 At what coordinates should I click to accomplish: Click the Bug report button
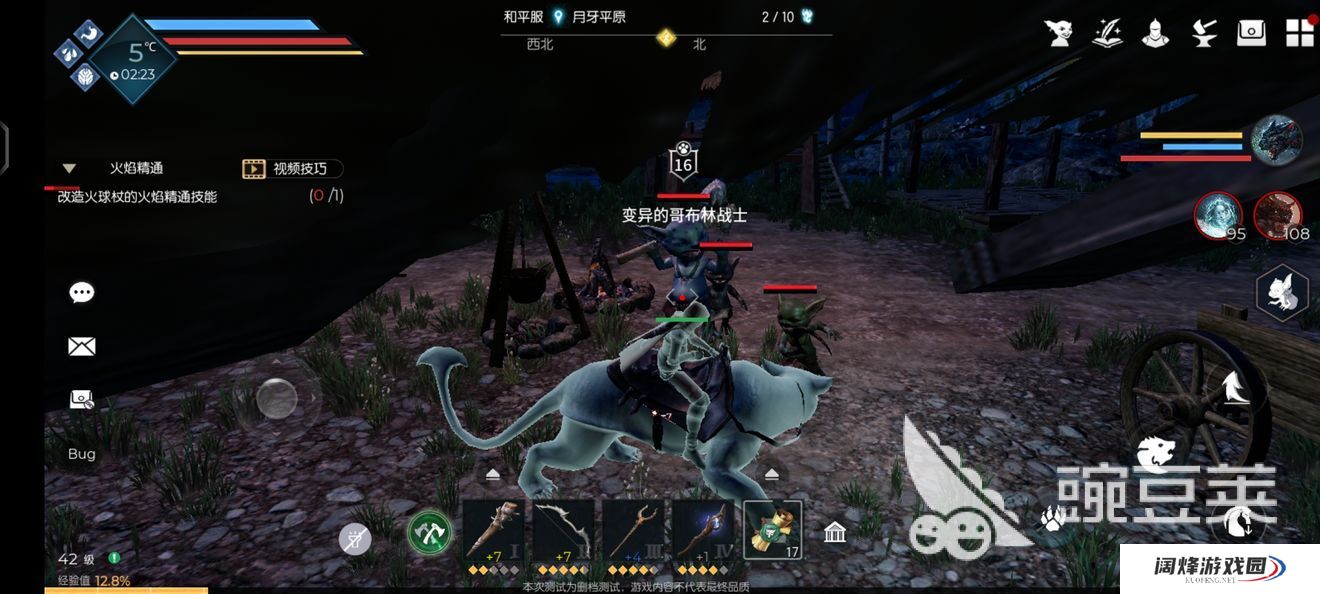click(x=82, y=454)
